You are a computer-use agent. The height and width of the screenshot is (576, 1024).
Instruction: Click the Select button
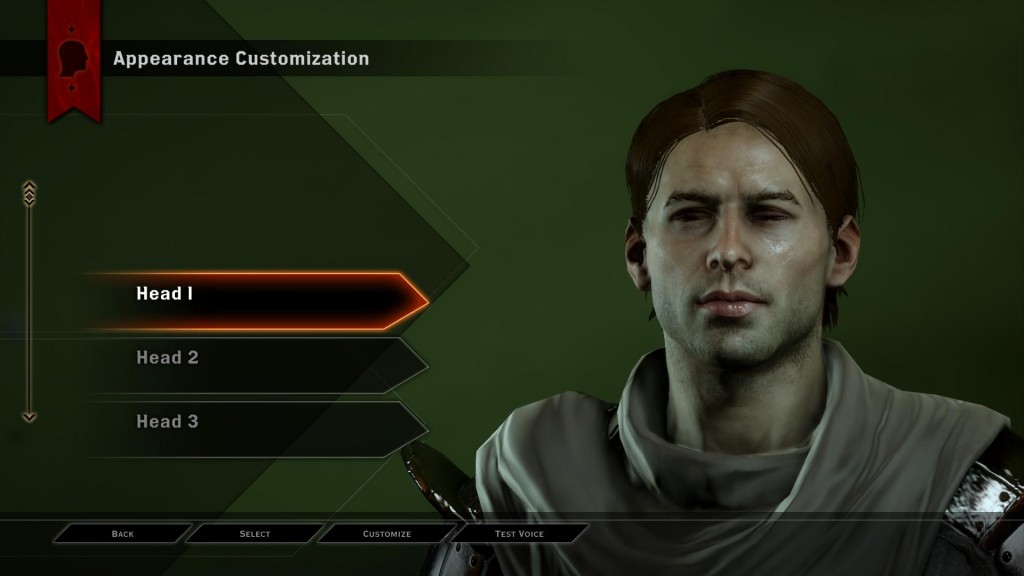pos(255,534)
